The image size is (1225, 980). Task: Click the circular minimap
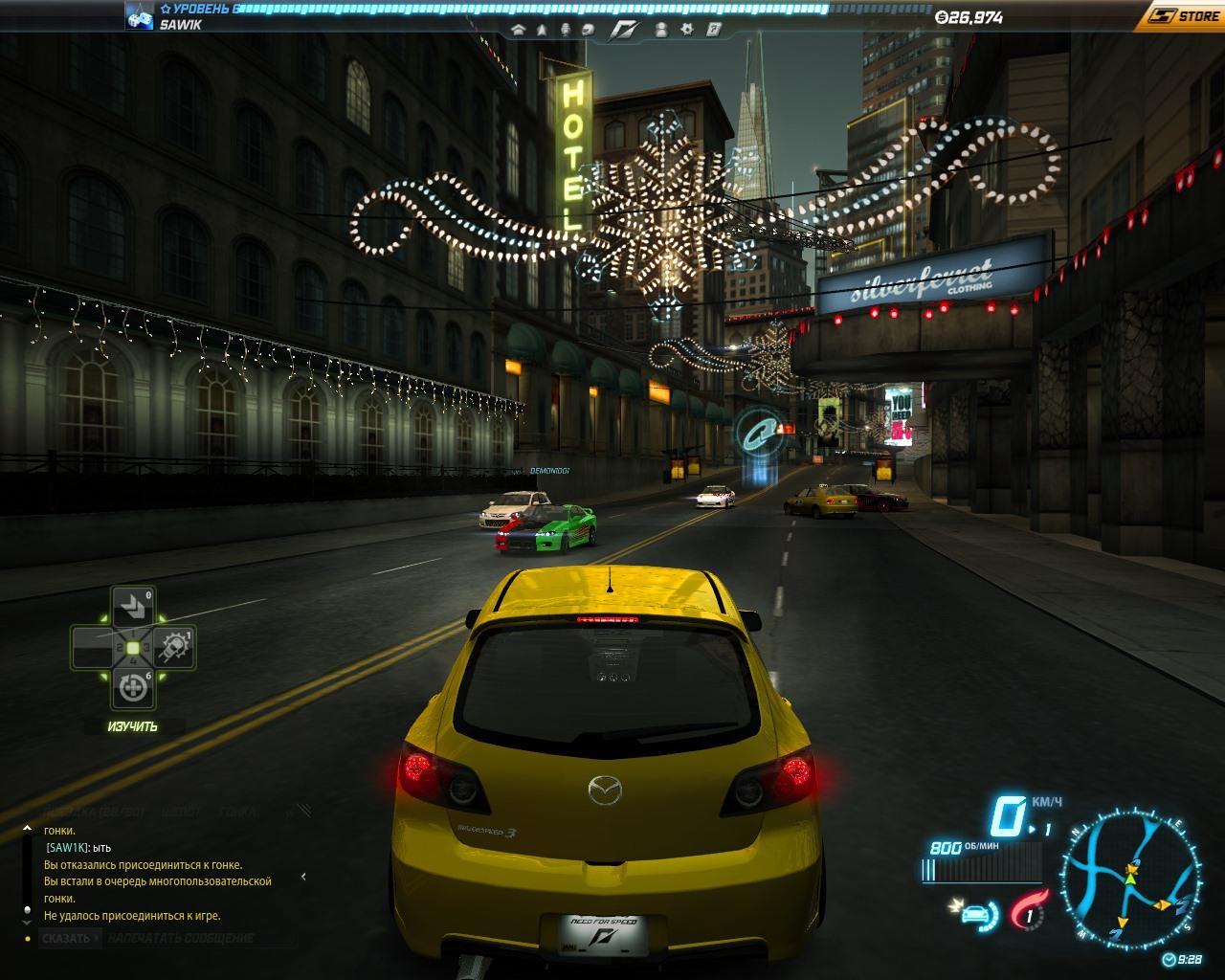point(1127,874)
